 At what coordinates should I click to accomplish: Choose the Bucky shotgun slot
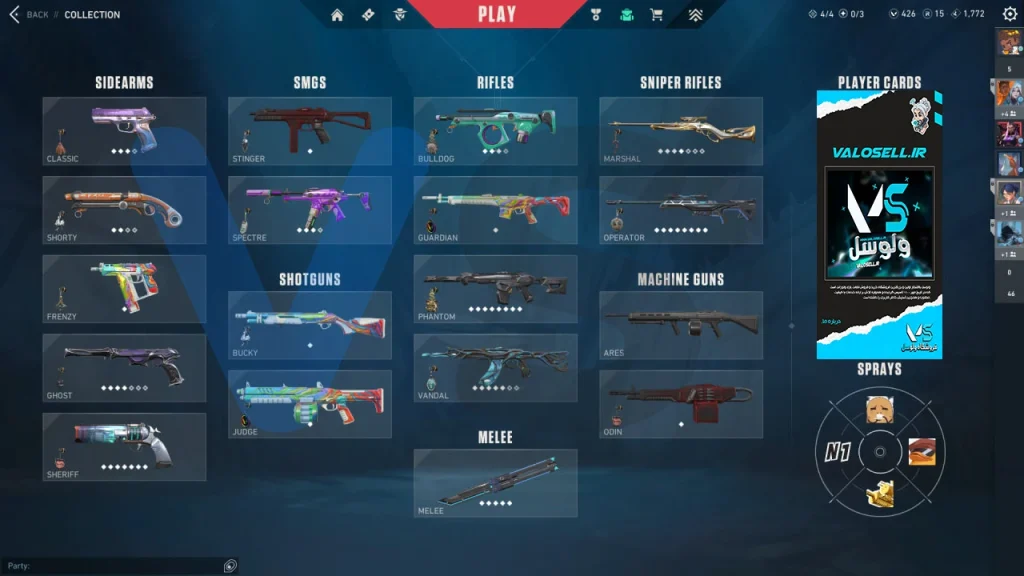tap(310, 325)
